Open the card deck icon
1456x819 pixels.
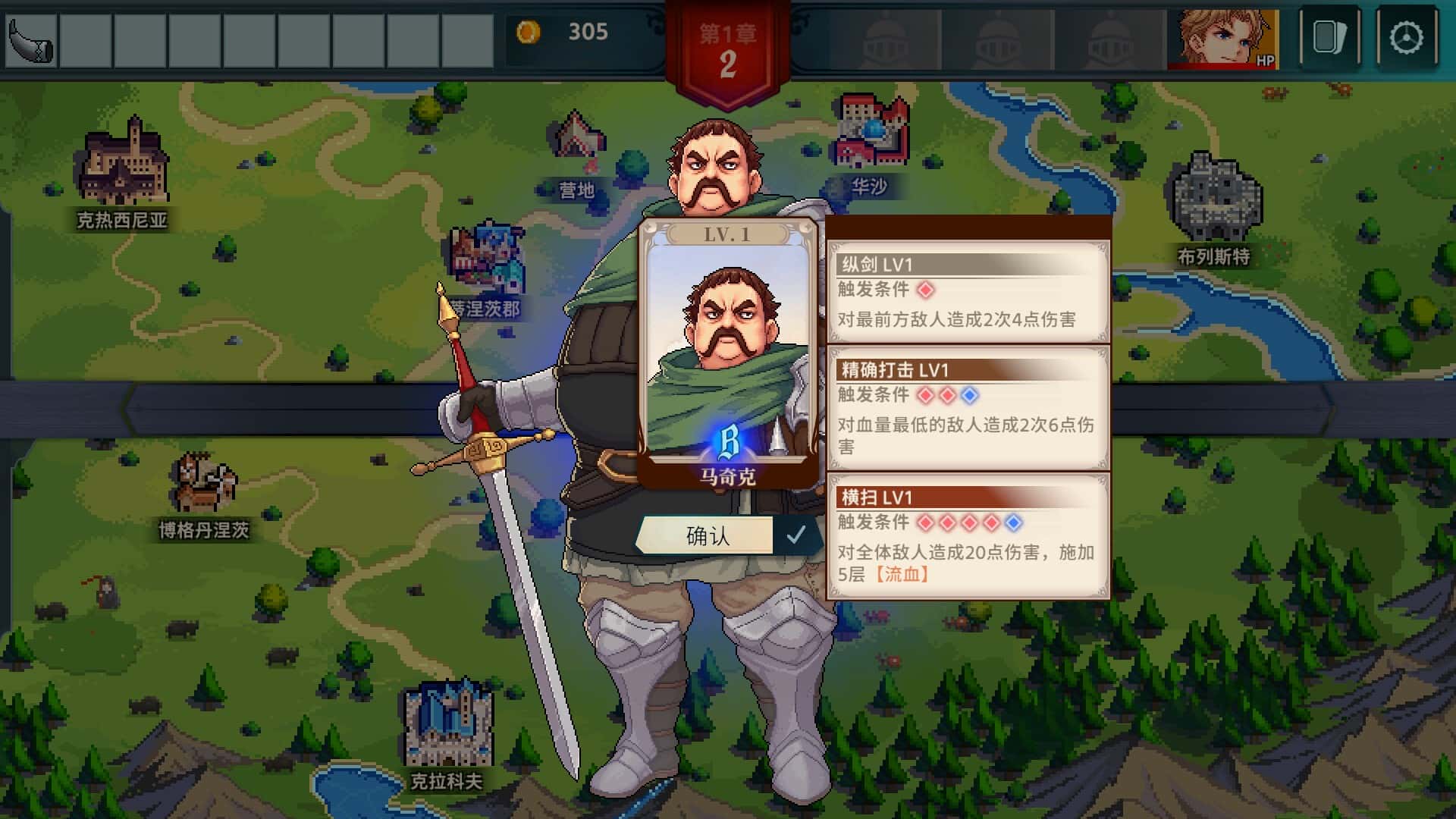tap(1329, 38)
